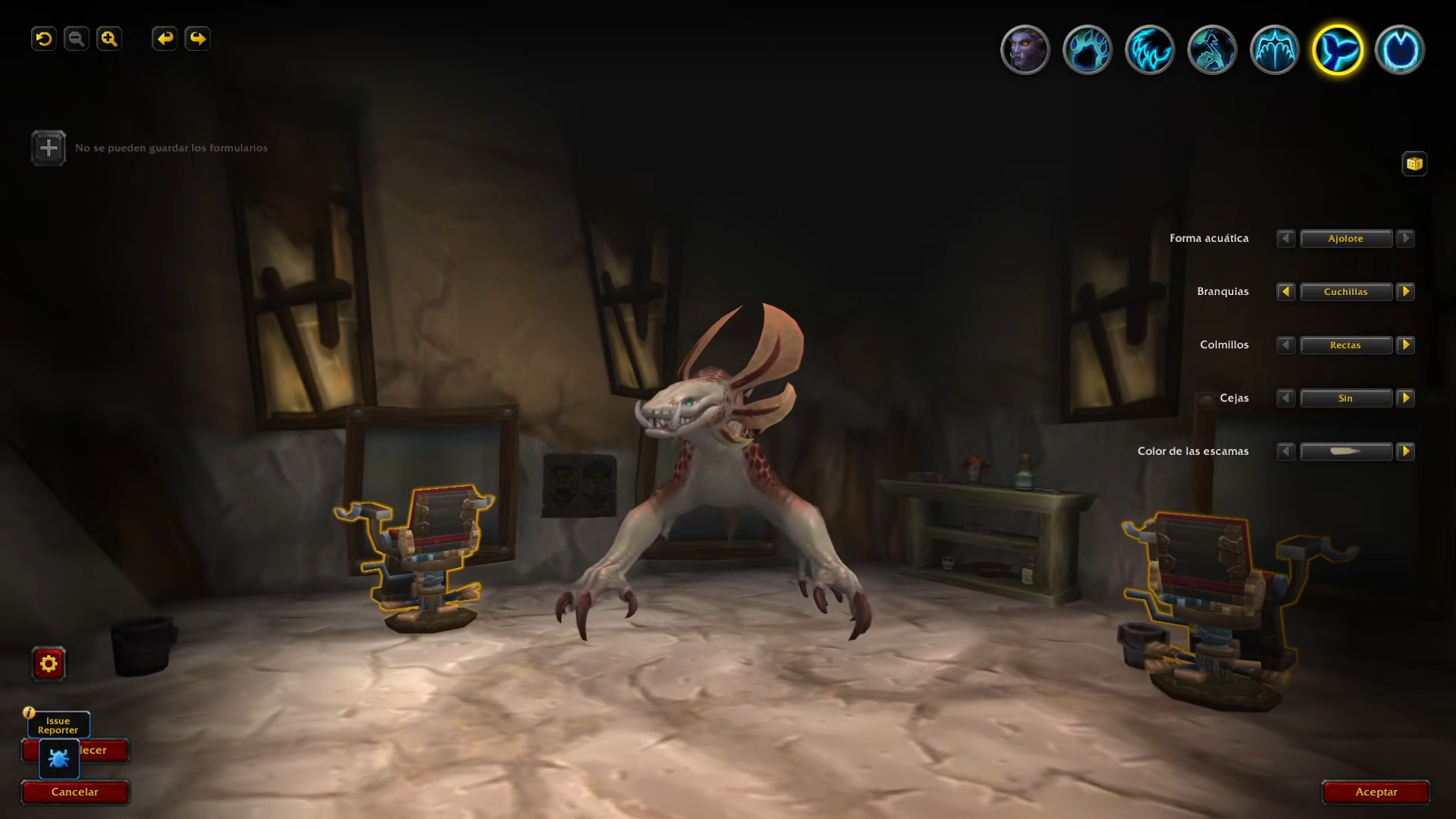The height and width of the screenshot is (819, 1456).
Task: Rotate the model left with the arrow button
Action: coord(165,39)
